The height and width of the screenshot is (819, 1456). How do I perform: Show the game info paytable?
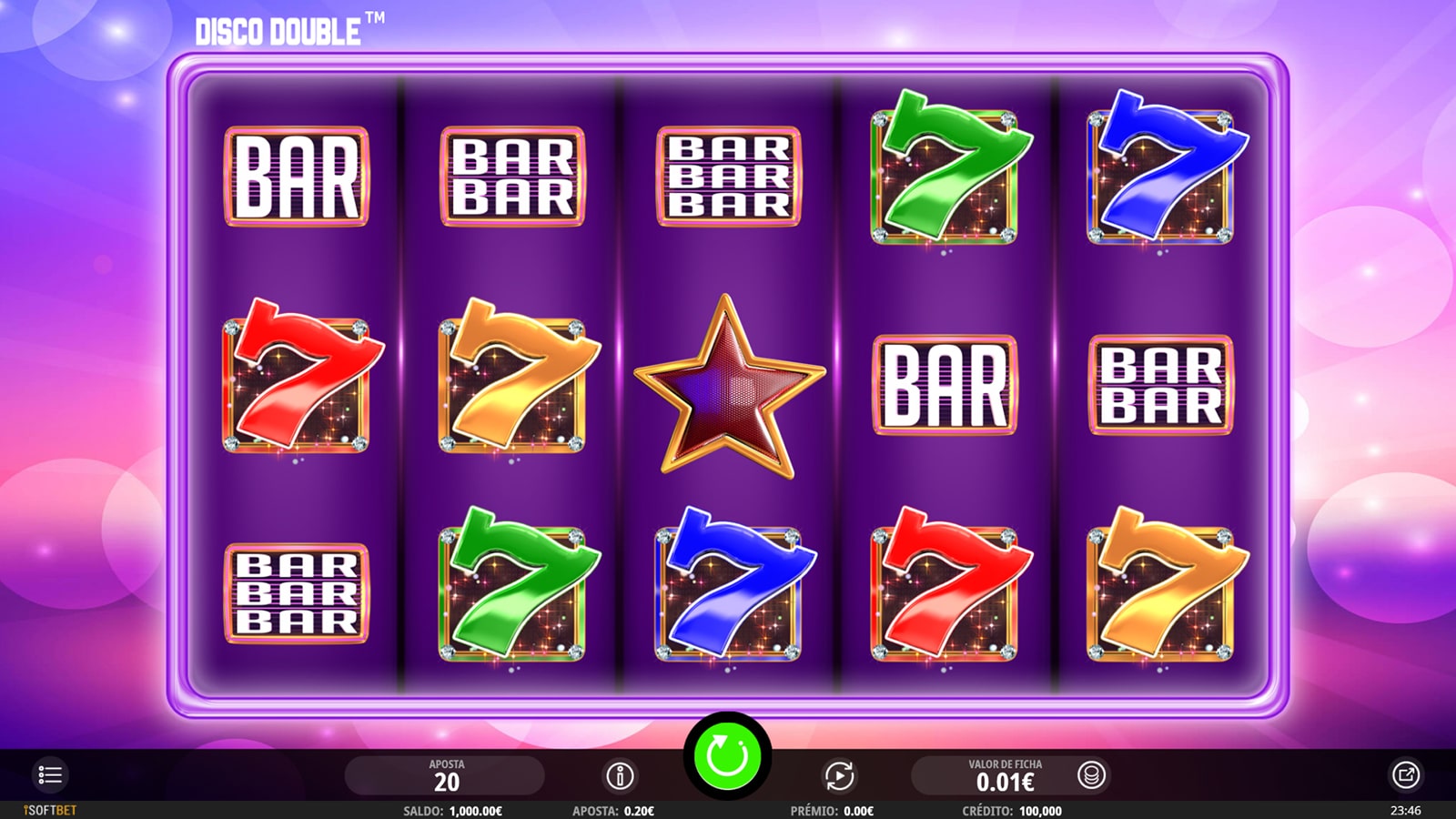pos(620,775)
